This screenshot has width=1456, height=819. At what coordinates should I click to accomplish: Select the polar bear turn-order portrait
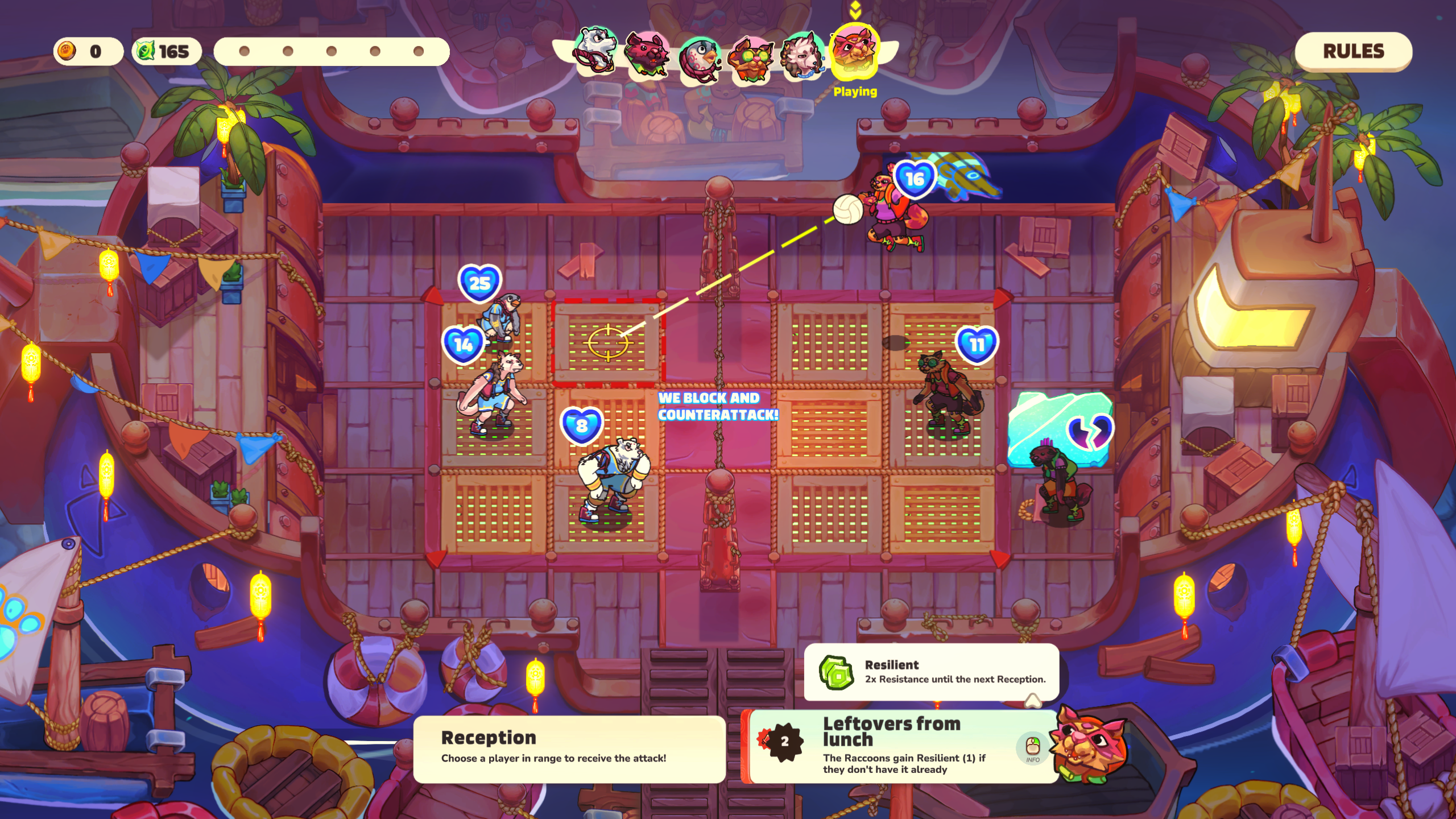[x=594, y=50]
